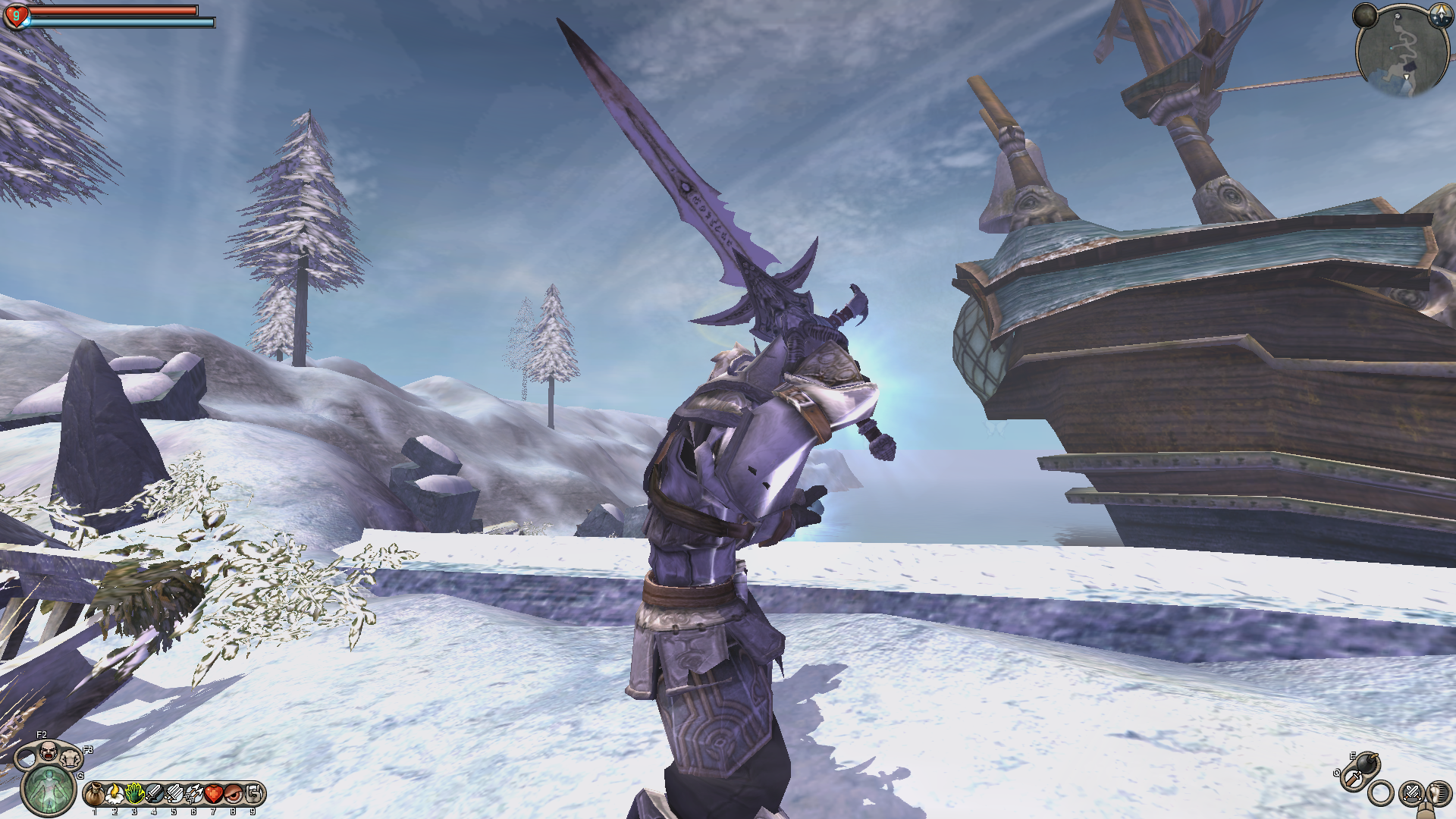Toggle the crossed swords combat icon
The height and width of the screenshot is (819, 1456).
click(1411, 793)
